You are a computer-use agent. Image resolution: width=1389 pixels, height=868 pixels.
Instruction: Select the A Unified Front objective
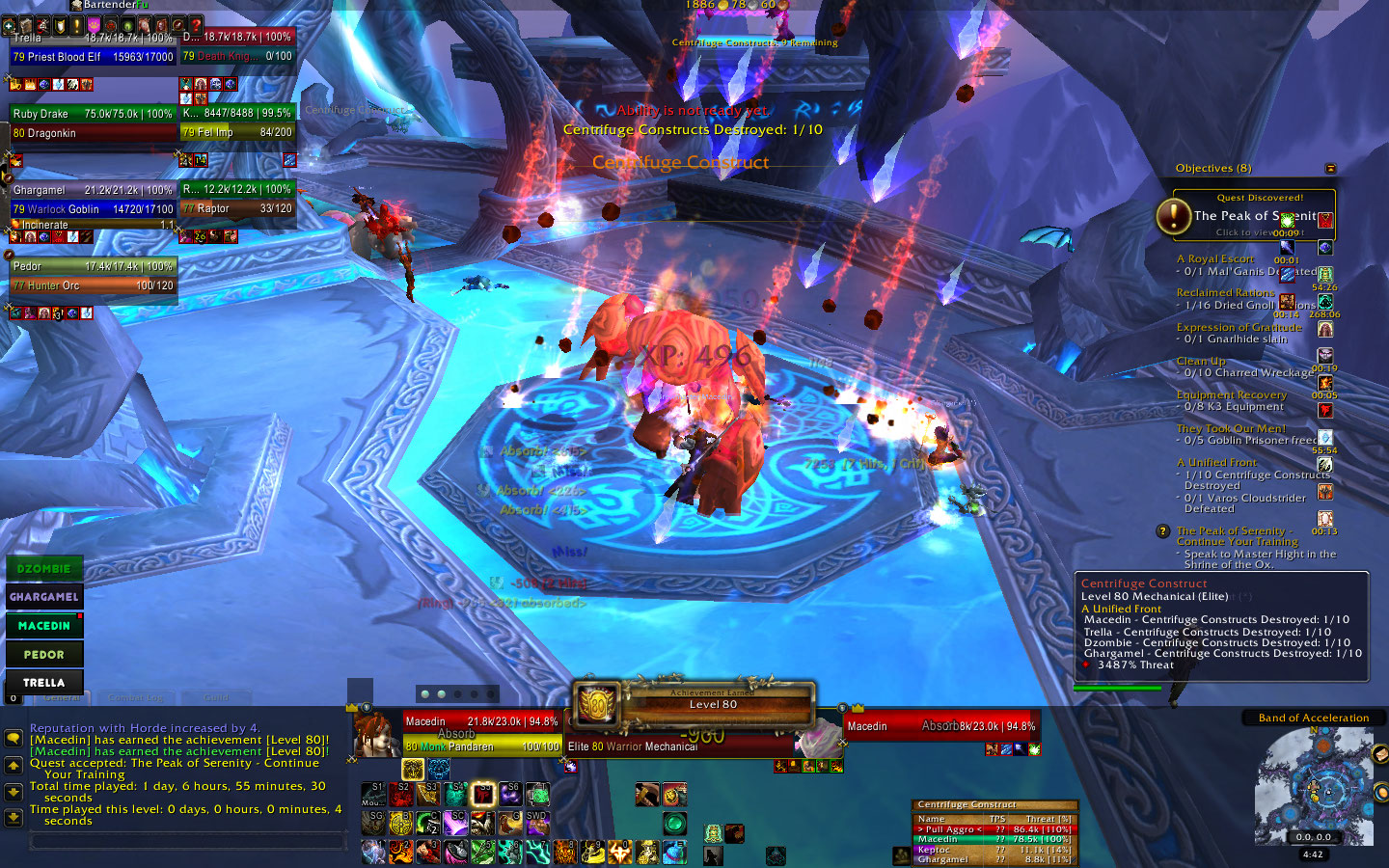pos(1222,463)
